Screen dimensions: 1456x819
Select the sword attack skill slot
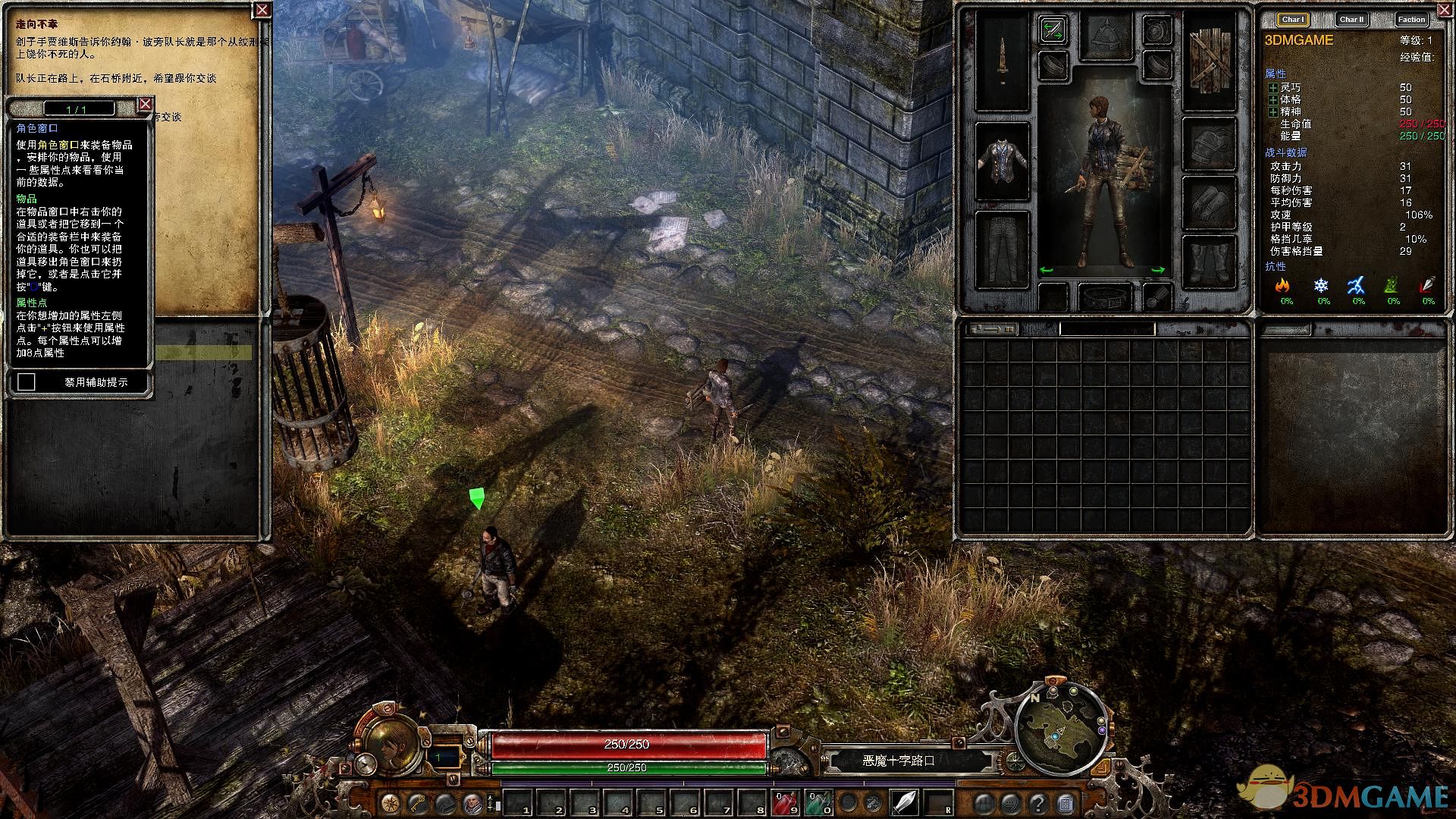coord(905,802)
